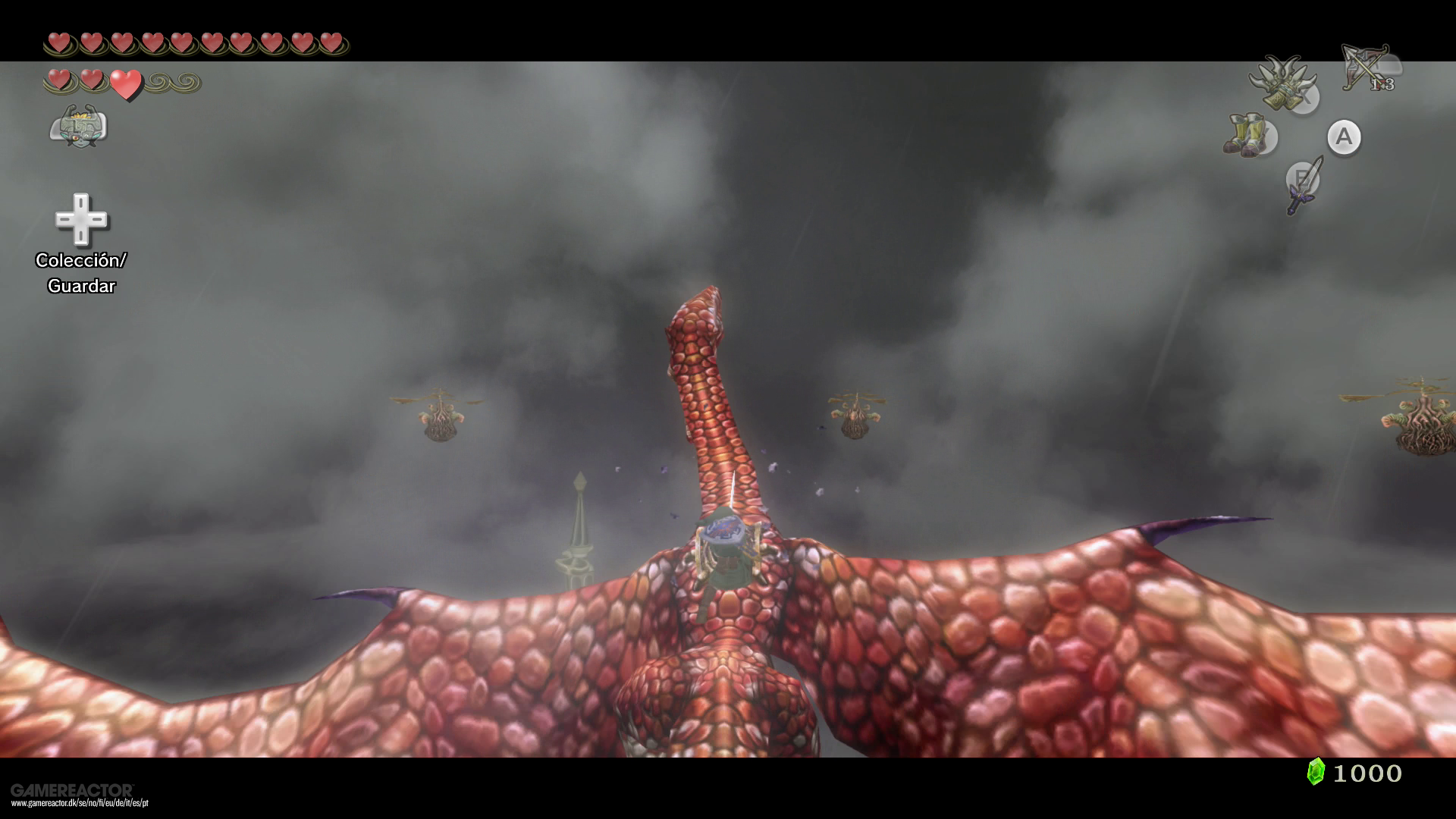The height and width of the screenshot is (819, 1456).
Task: Select the Double Clawshot item icon
Action: (1283, 83)
